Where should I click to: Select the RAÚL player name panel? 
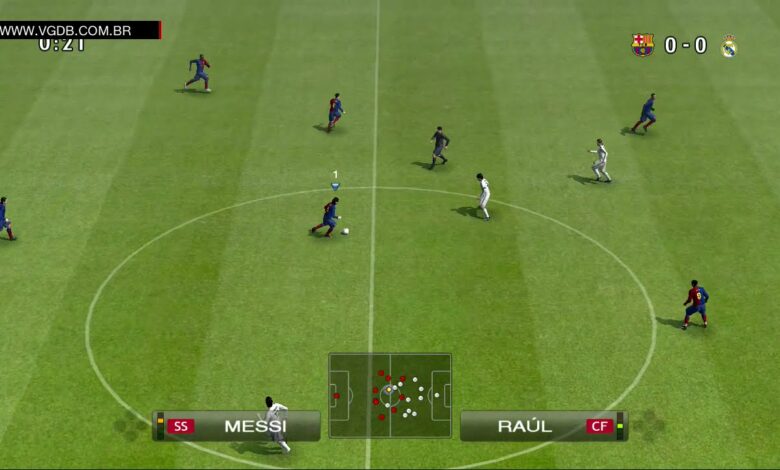543,426
